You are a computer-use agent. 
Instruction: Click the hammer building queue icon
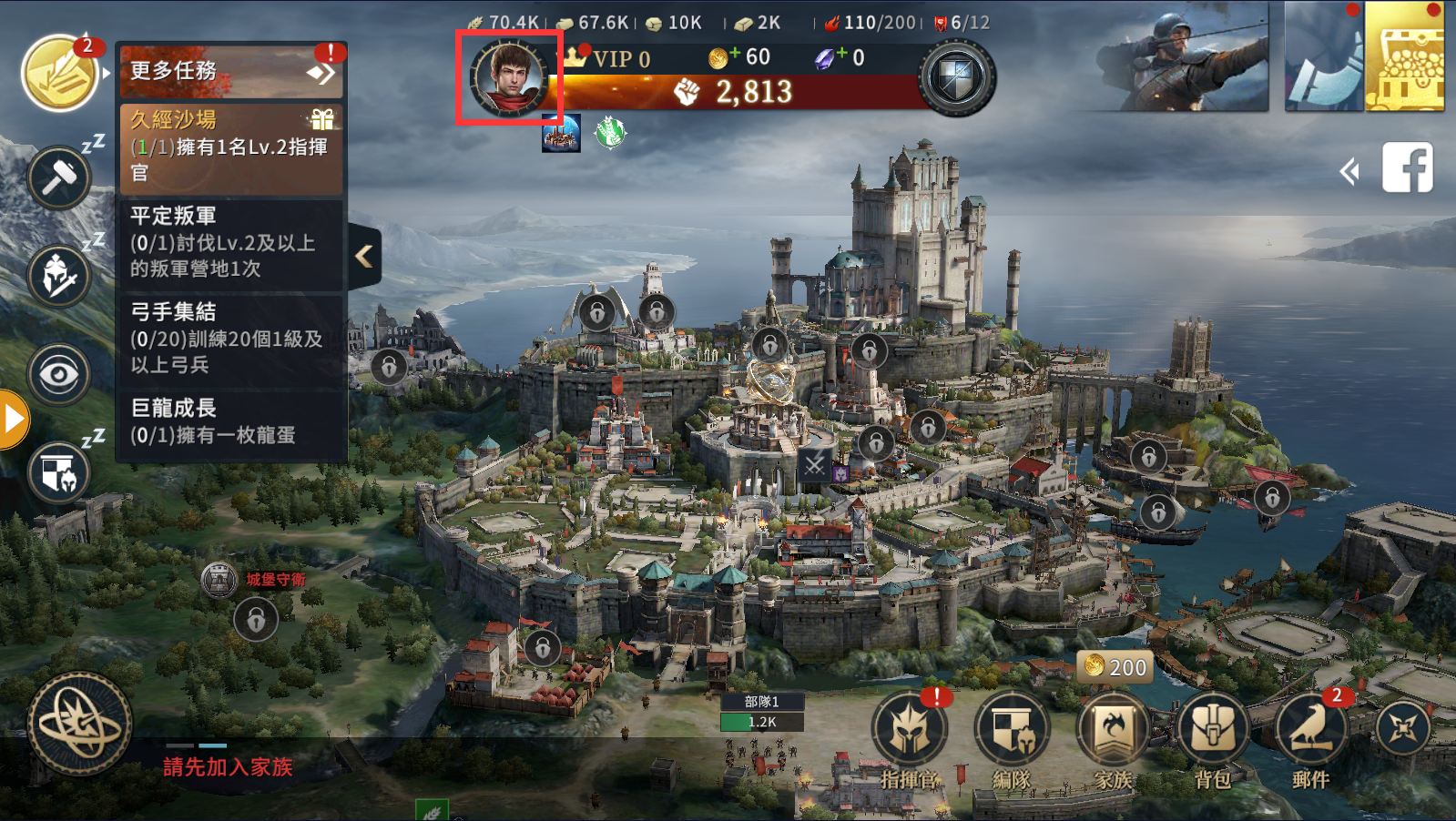(x=60, y=177)
